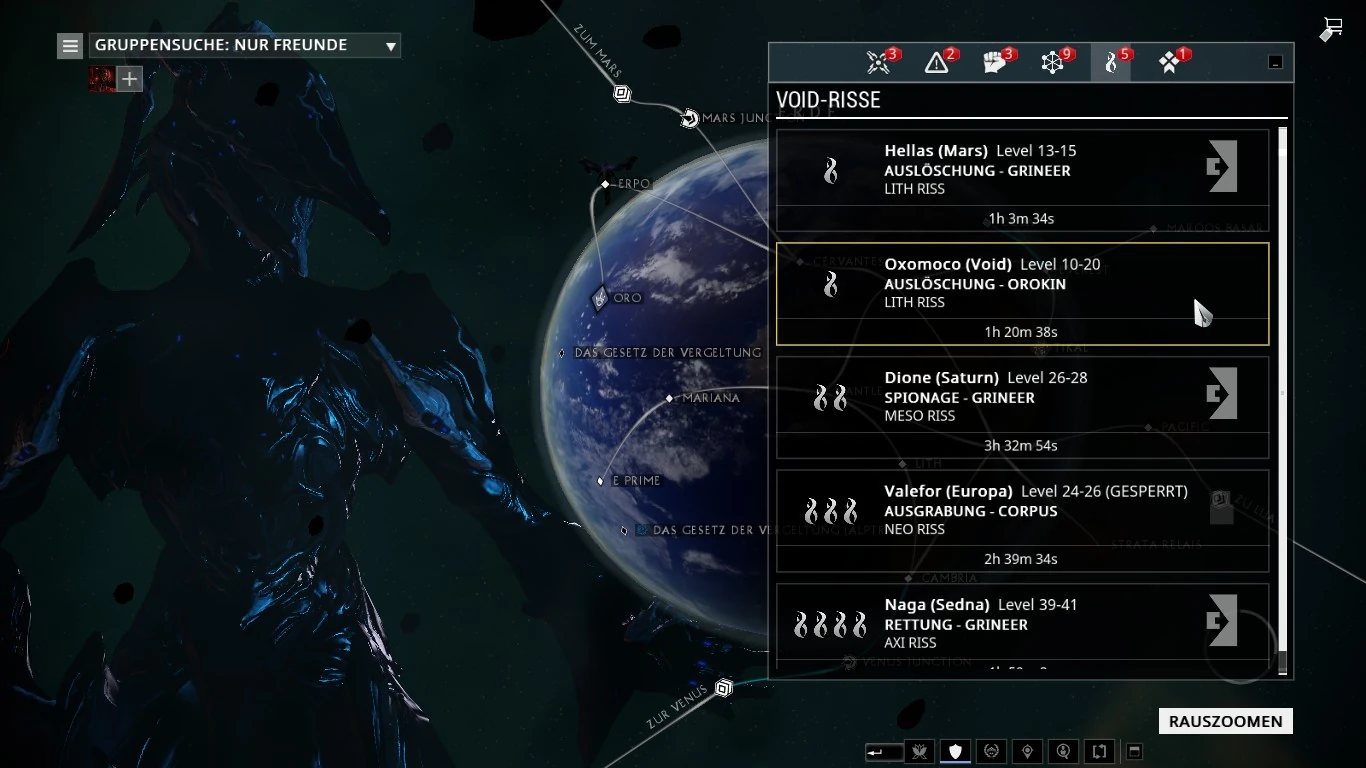Click the Nightmare missions icon with 3 badge
This screenshot has width=1366, height=768.
pos(878,61)
